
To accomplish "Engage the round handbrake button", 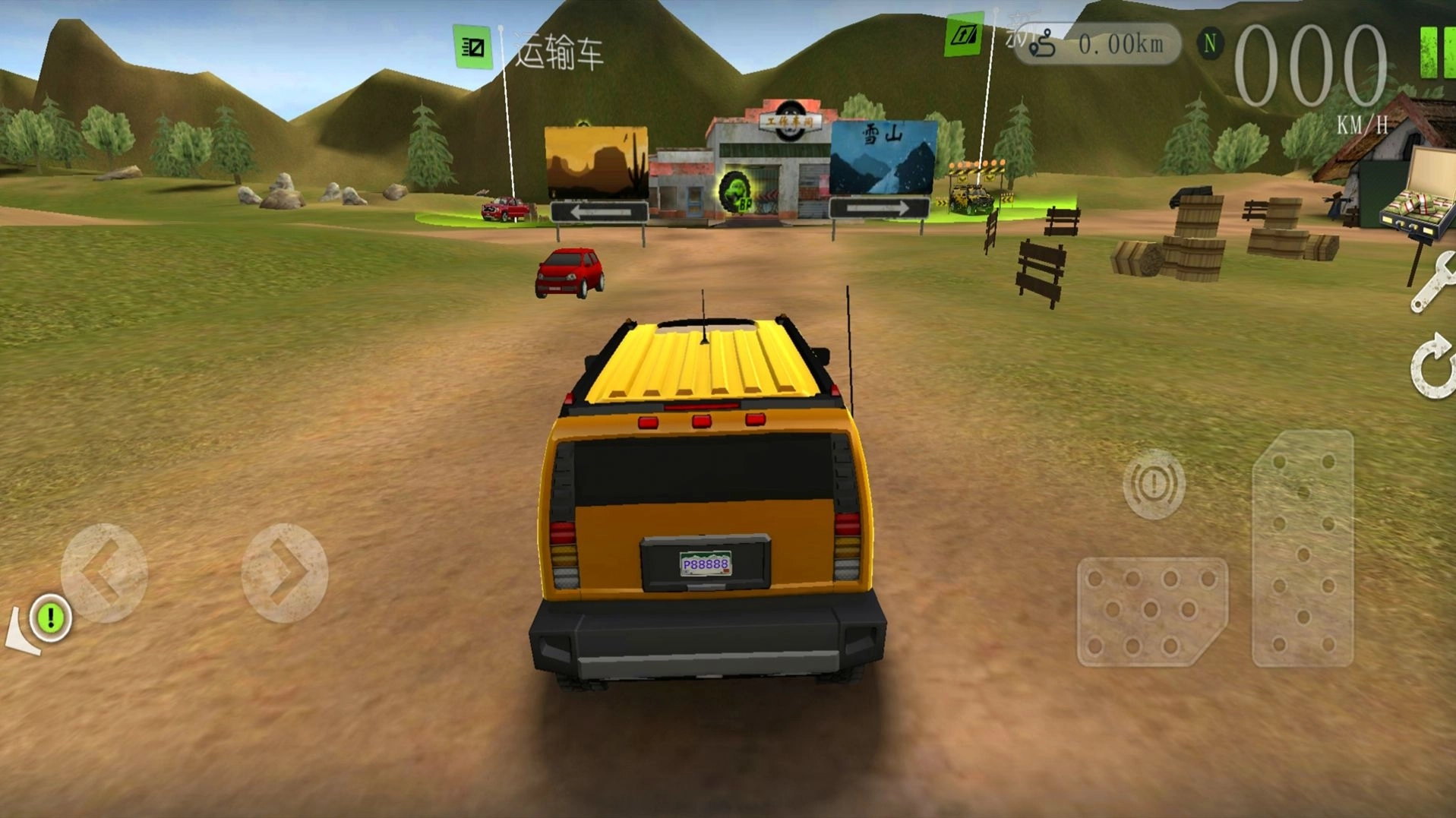I will point(1154,485).
